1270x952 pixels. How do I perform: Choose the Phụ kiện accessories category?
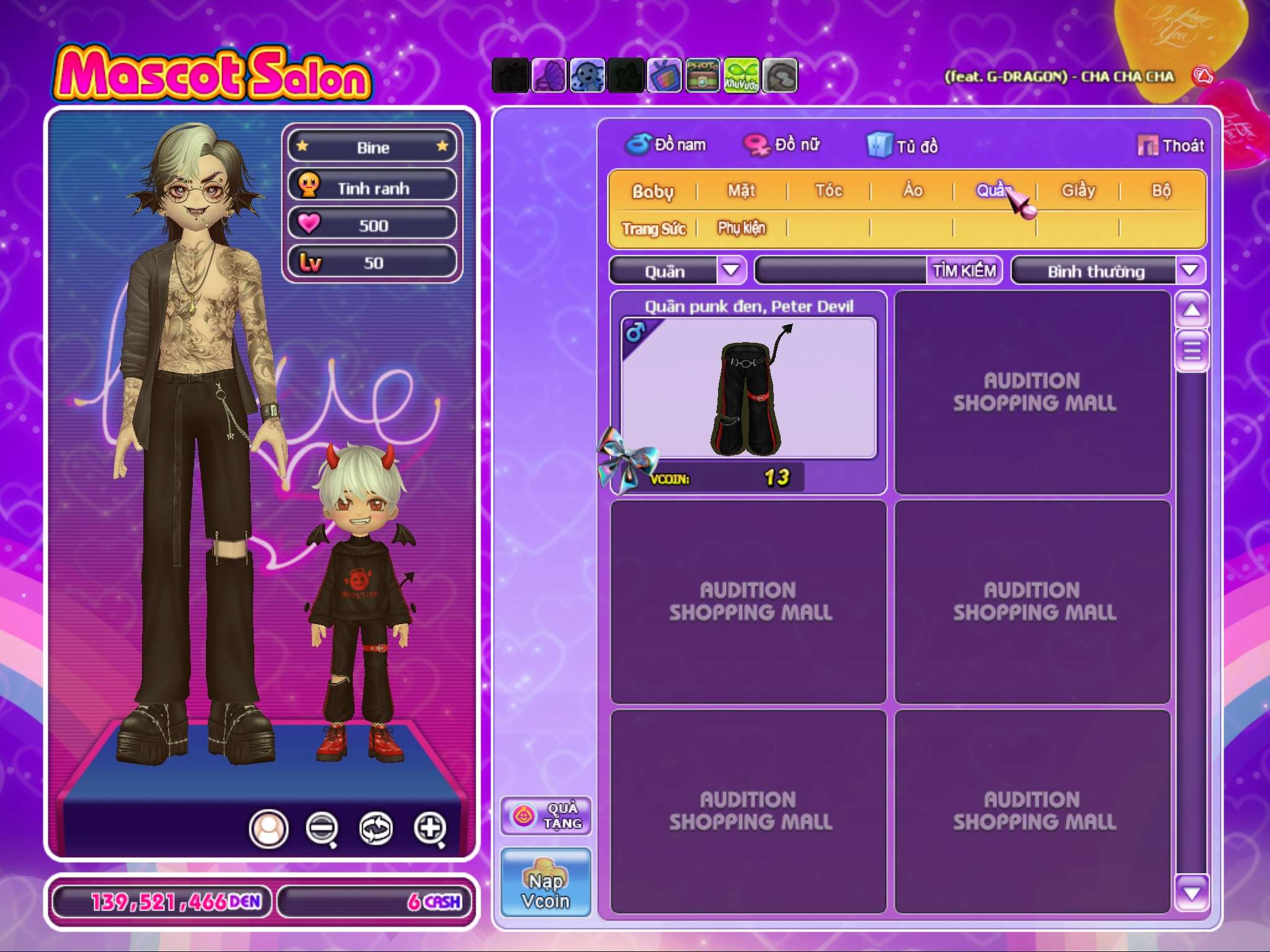tap(742, 228)
